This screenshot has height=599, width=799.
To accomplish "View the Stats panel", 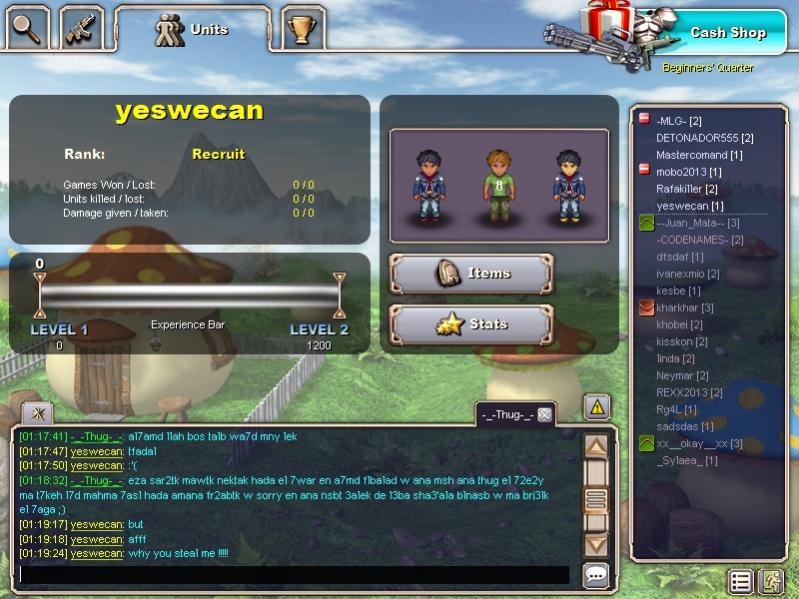I will click(x=470, y=325).
